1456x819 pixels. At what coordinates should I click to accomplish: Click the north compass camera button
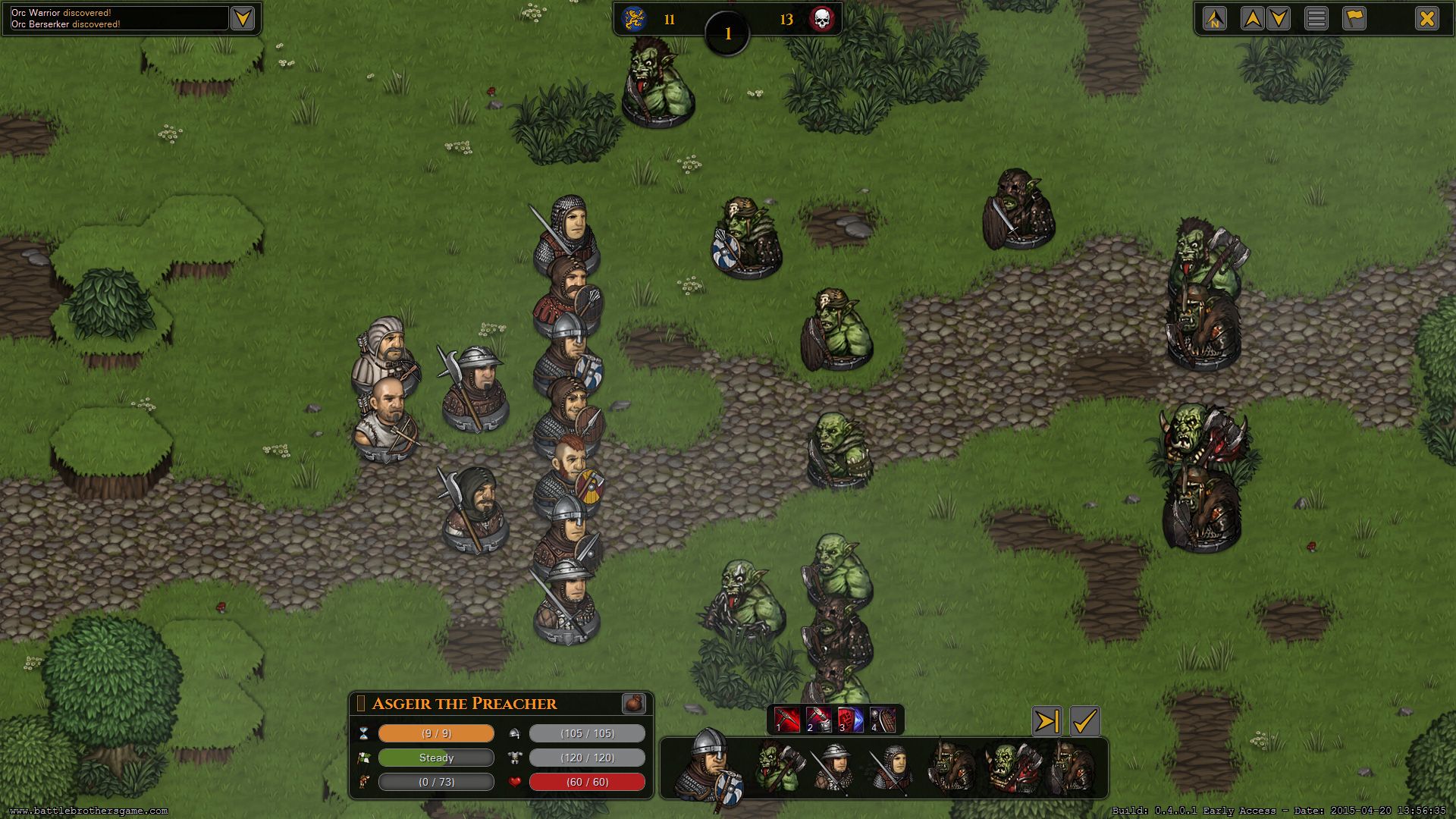pyautogui.click(x=1215, y=18)
